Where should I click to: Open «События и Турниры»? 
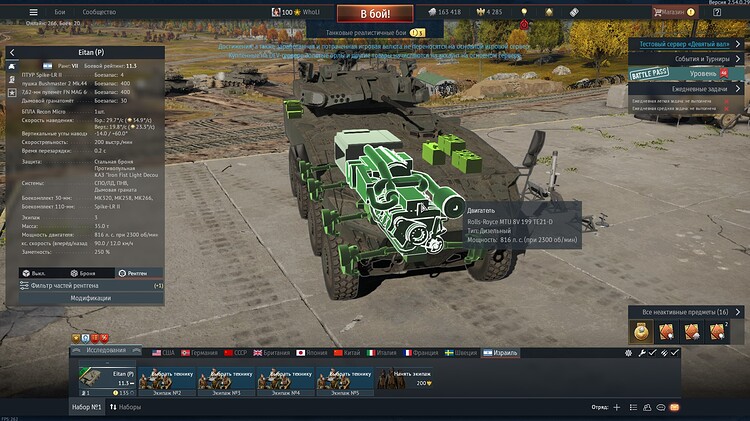pyautogui.click(x=691, y=59)
